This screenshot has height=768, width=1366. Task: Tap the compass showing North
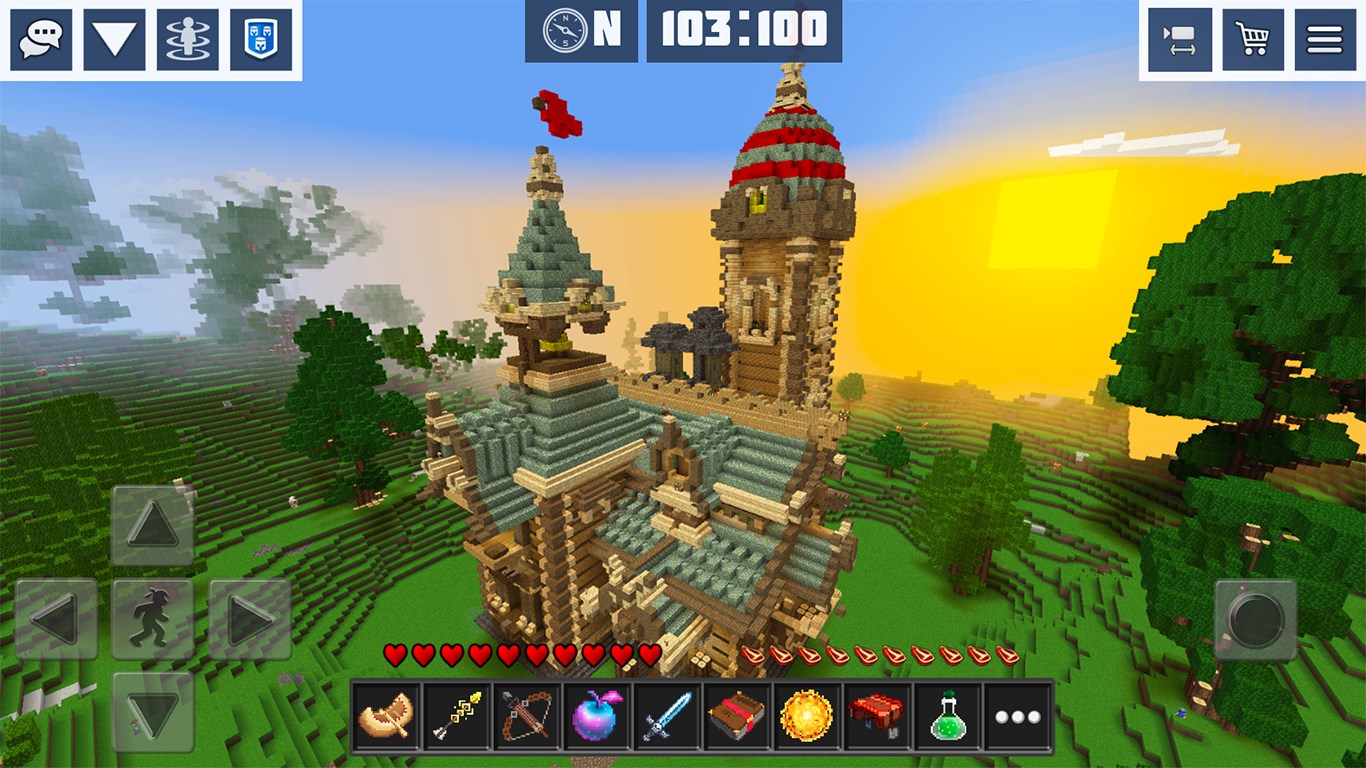[566, 31]
